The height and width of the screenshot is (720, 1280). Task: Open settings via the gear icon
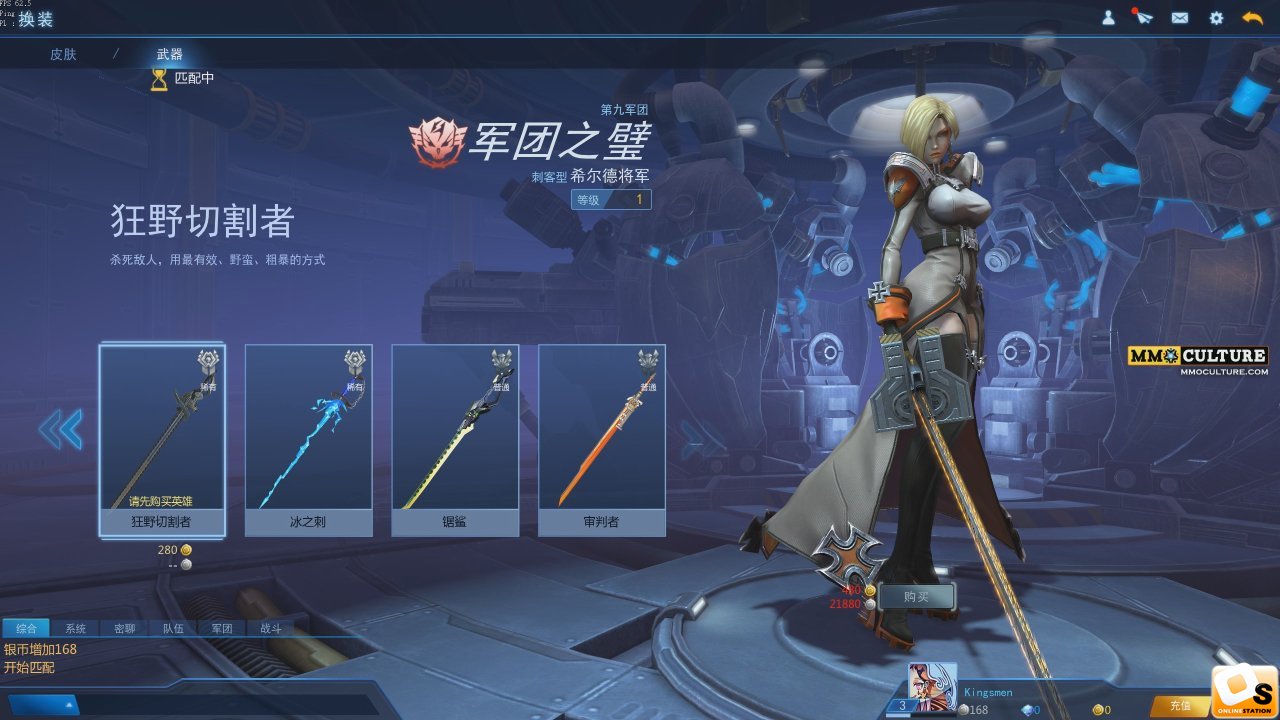tap(1216, 18)
